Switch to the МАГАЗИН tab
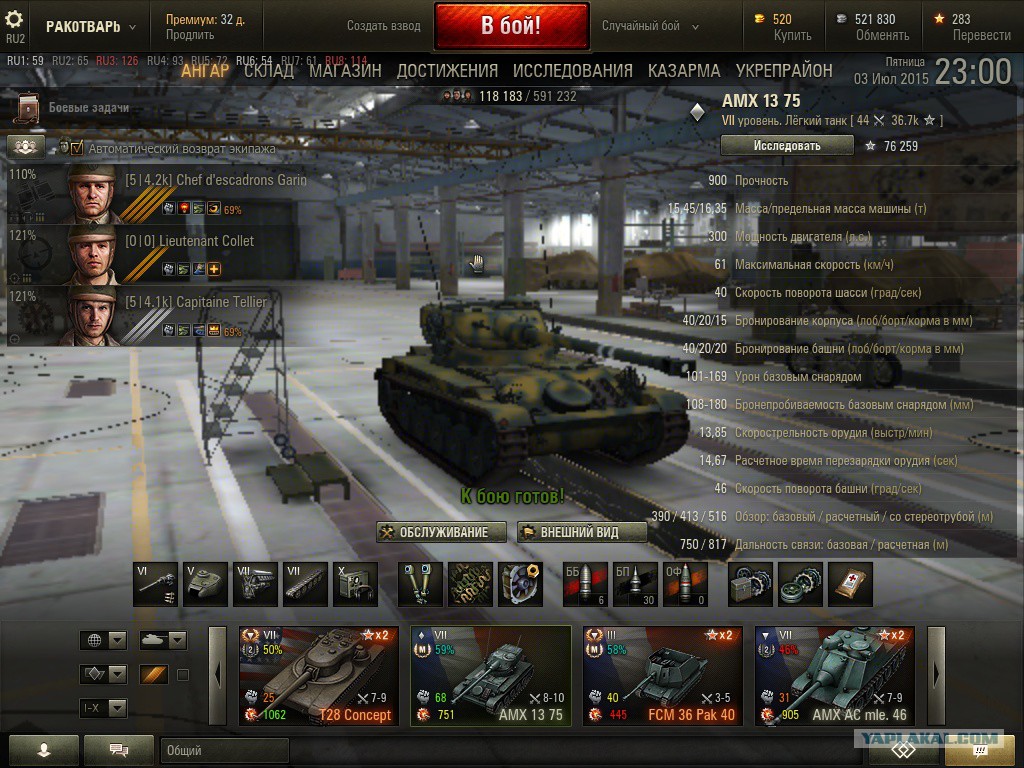1024x768 pixels. 345,71
